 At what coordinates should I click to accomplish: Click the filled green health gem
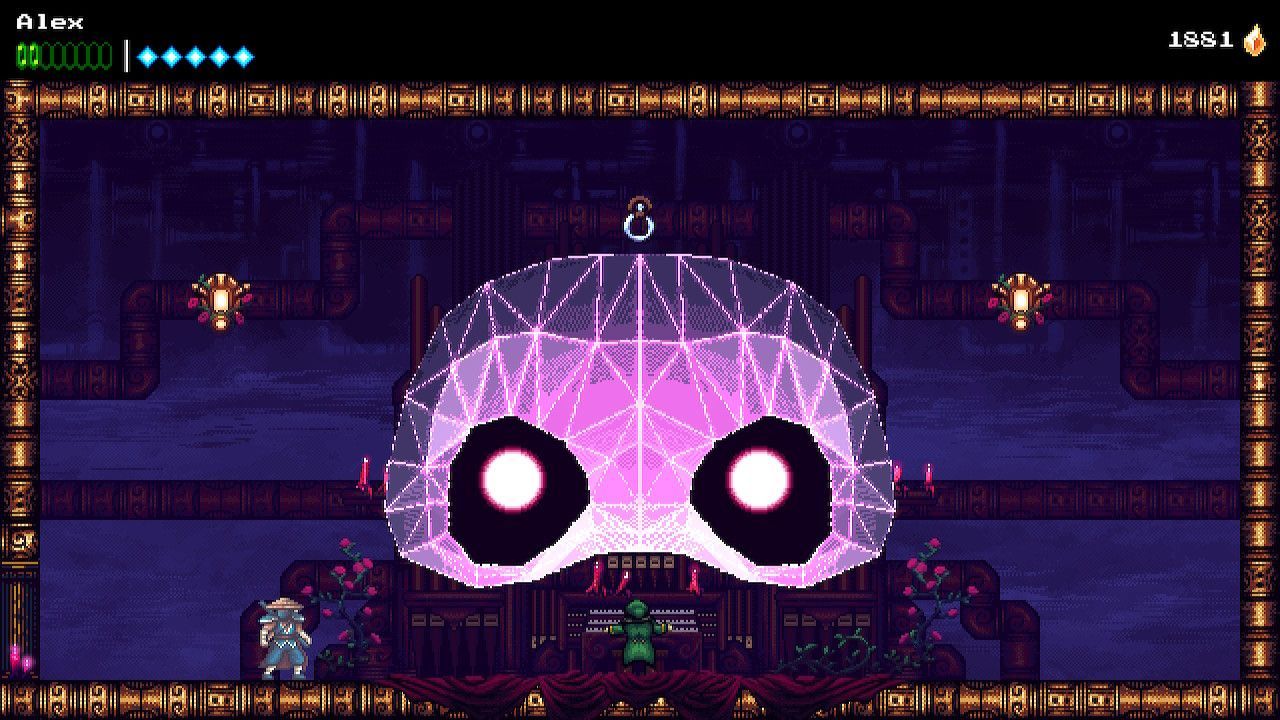20,50
